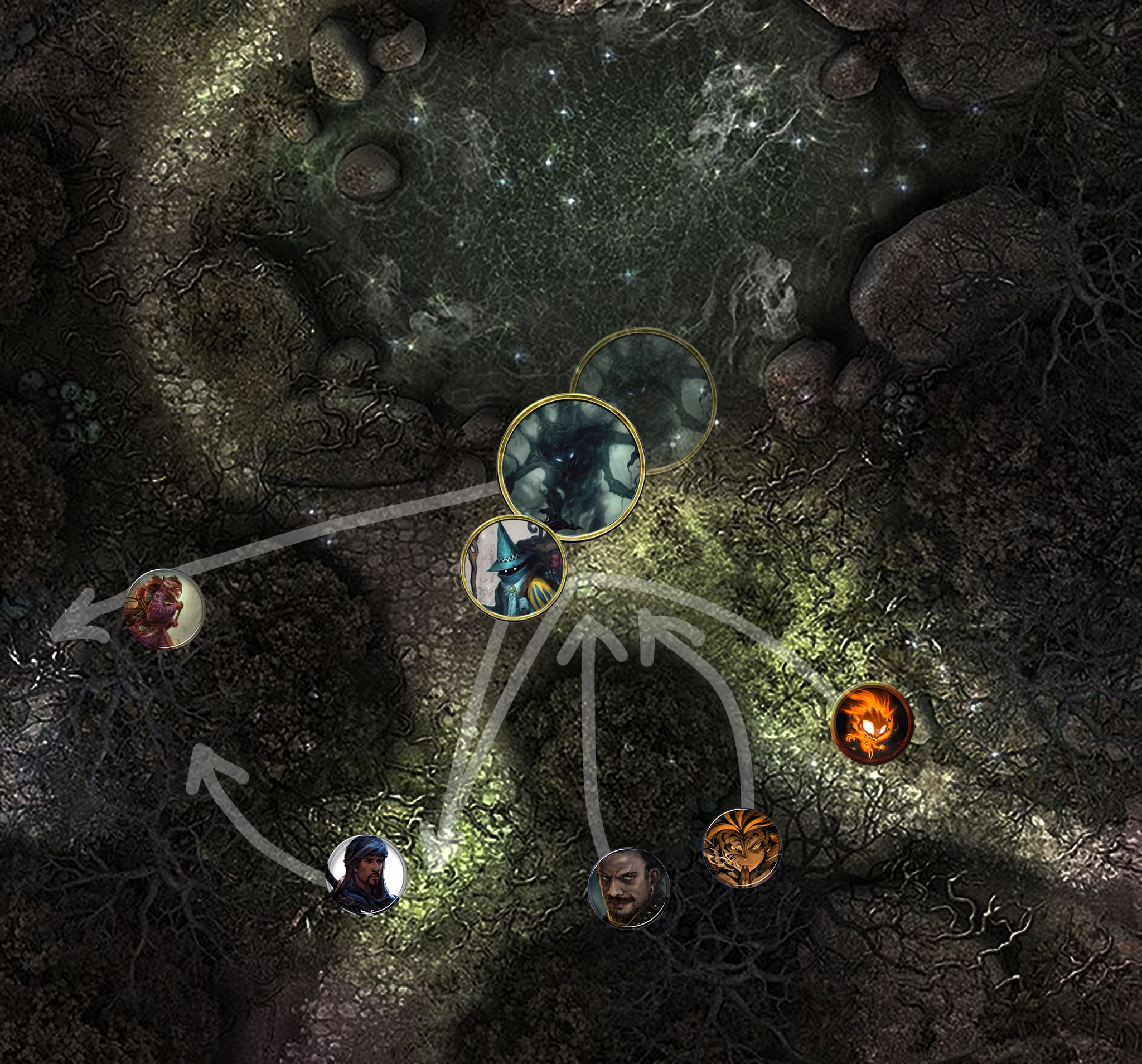Select the bearded scowling man token
Image resolution: width=1142 pixels, height=1064 pixels.
[629, 888]
